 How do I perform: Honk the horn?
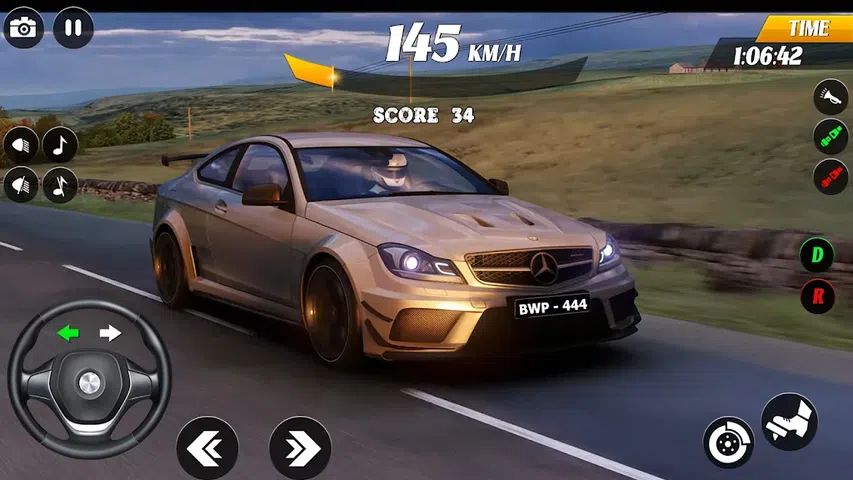[x=830, y=97]
